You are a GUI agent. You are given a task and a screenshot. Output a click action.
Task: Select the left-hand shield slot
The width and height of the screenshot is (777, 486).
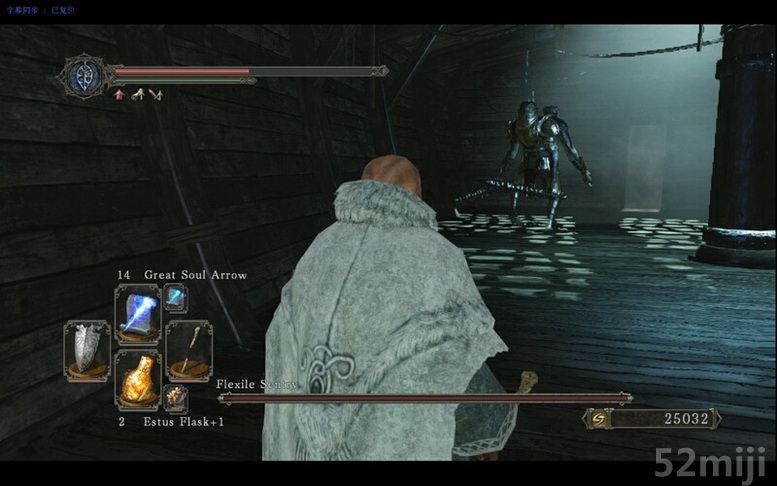tap(86, 348)
